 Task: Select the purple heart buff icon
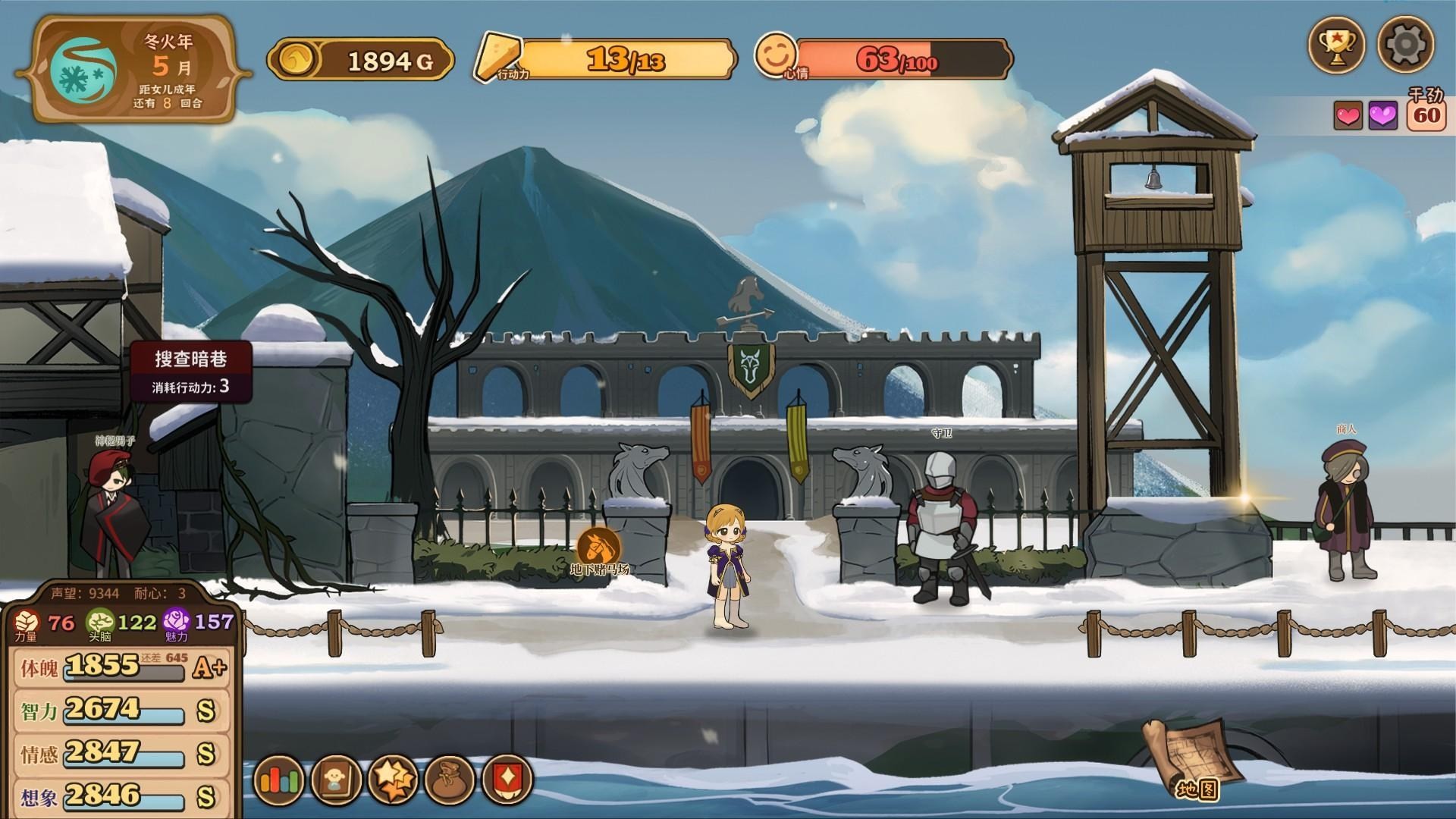[x=1382, y=116]
